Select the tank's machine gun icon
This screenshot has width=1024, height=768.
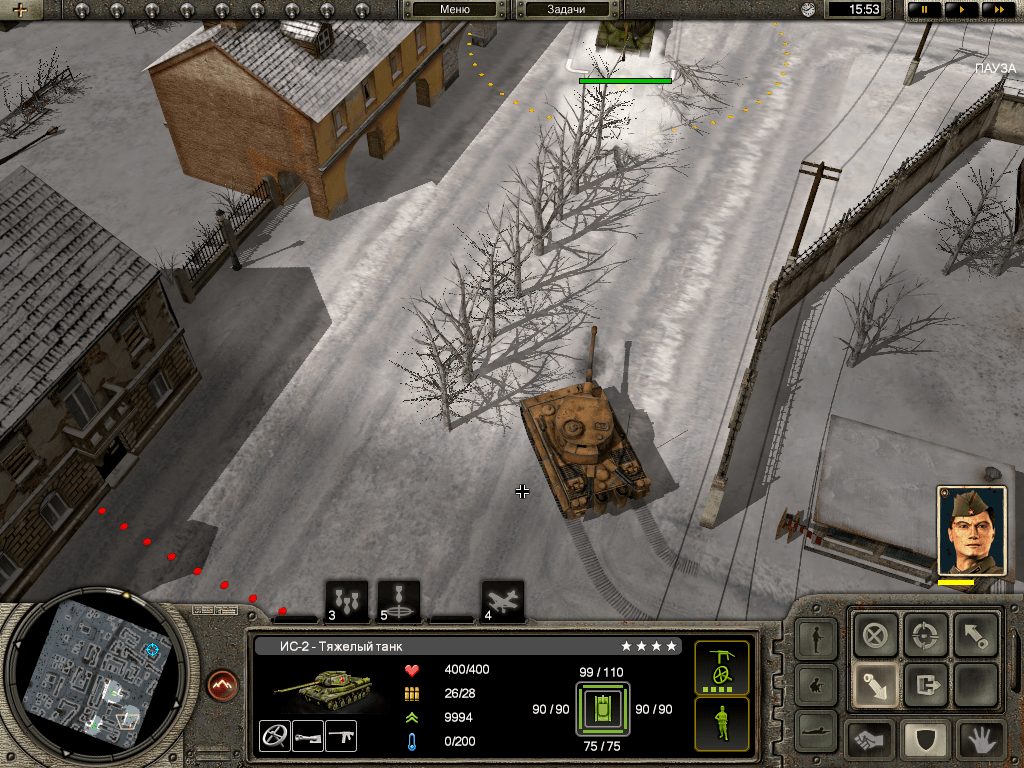[341, 736]
